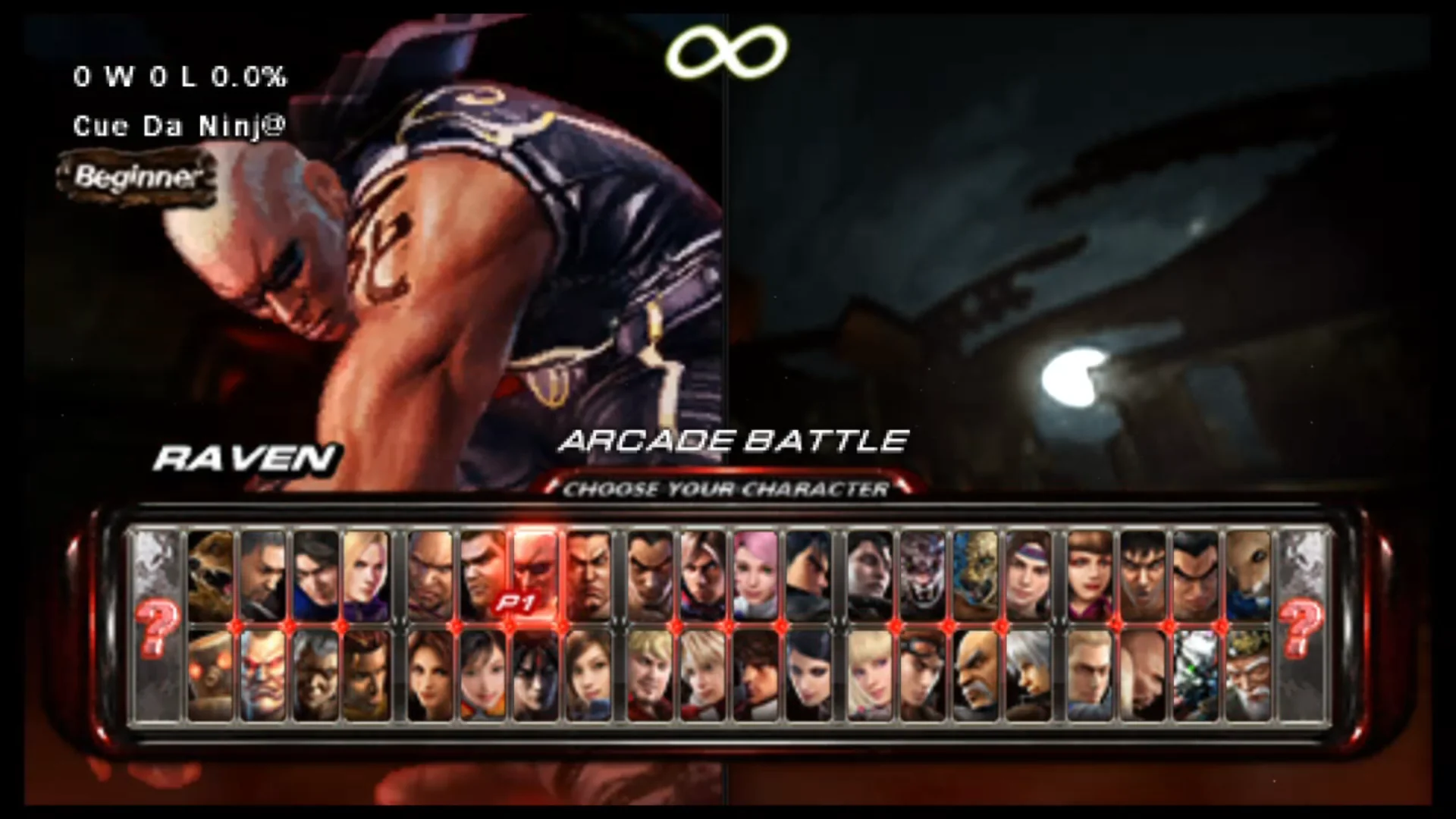Click random select question mark beside Kuma
The image size is (1456, 819).
(157, 626)
